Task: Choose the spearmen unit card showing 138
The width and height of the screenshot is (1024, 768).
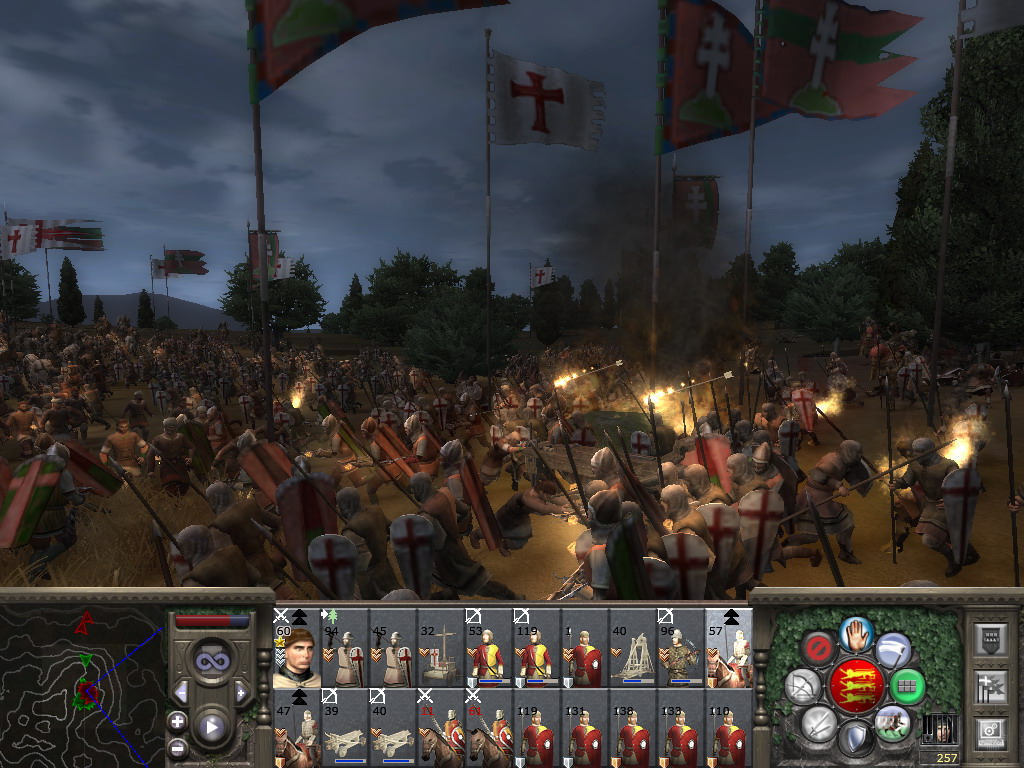Action: [x=632, y=727]
